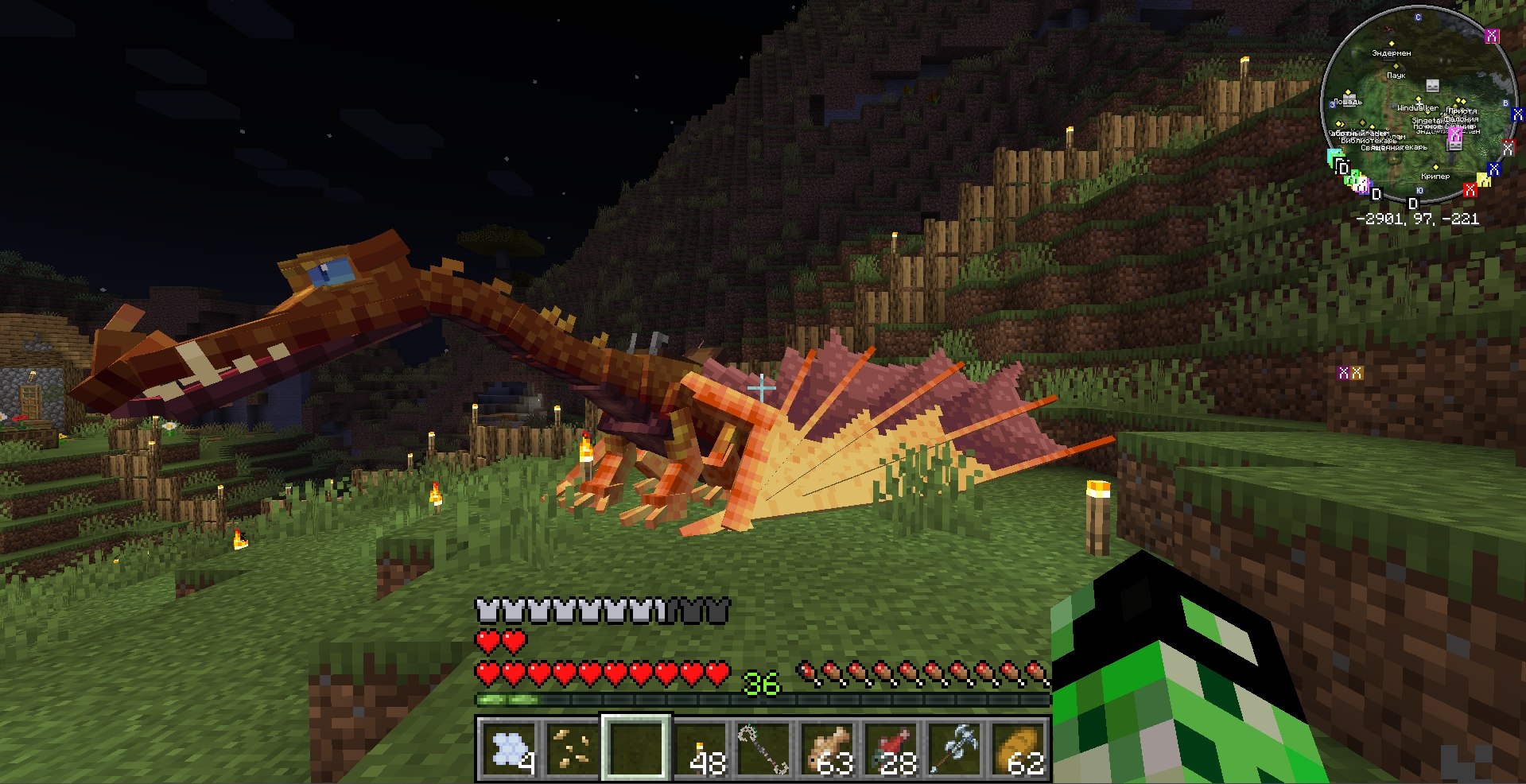Equip the battle axe from the hotbar
This screenshot has height=784, width=1526.
[955, 748]
